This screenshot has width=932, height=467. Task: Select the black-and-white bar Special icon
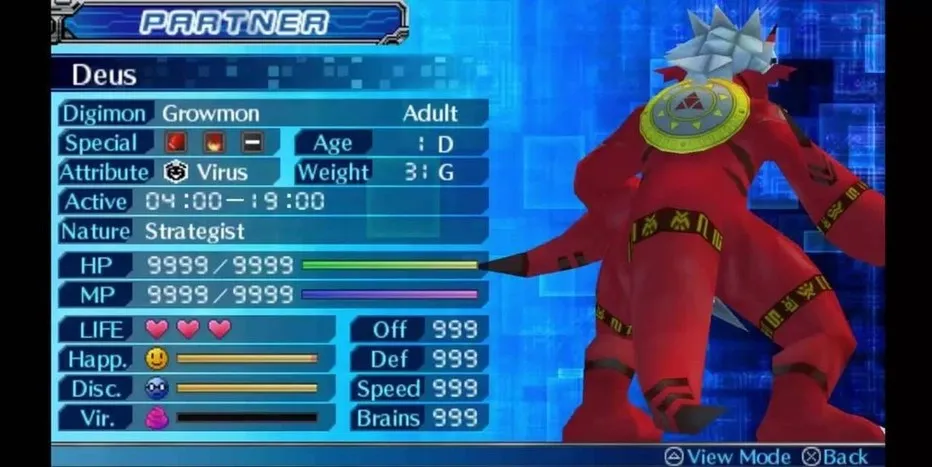click(249, 142)
